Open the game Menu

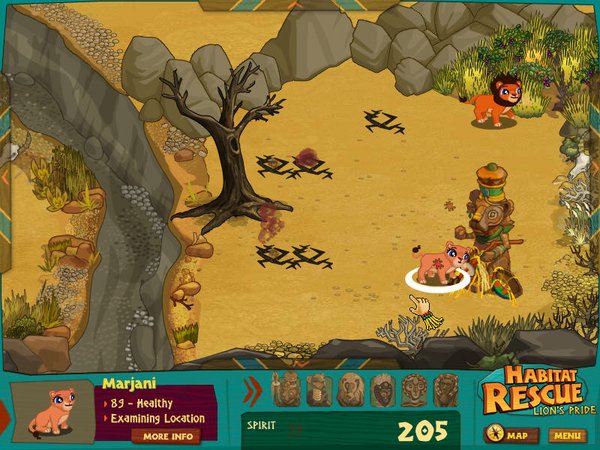click(567, 435)
